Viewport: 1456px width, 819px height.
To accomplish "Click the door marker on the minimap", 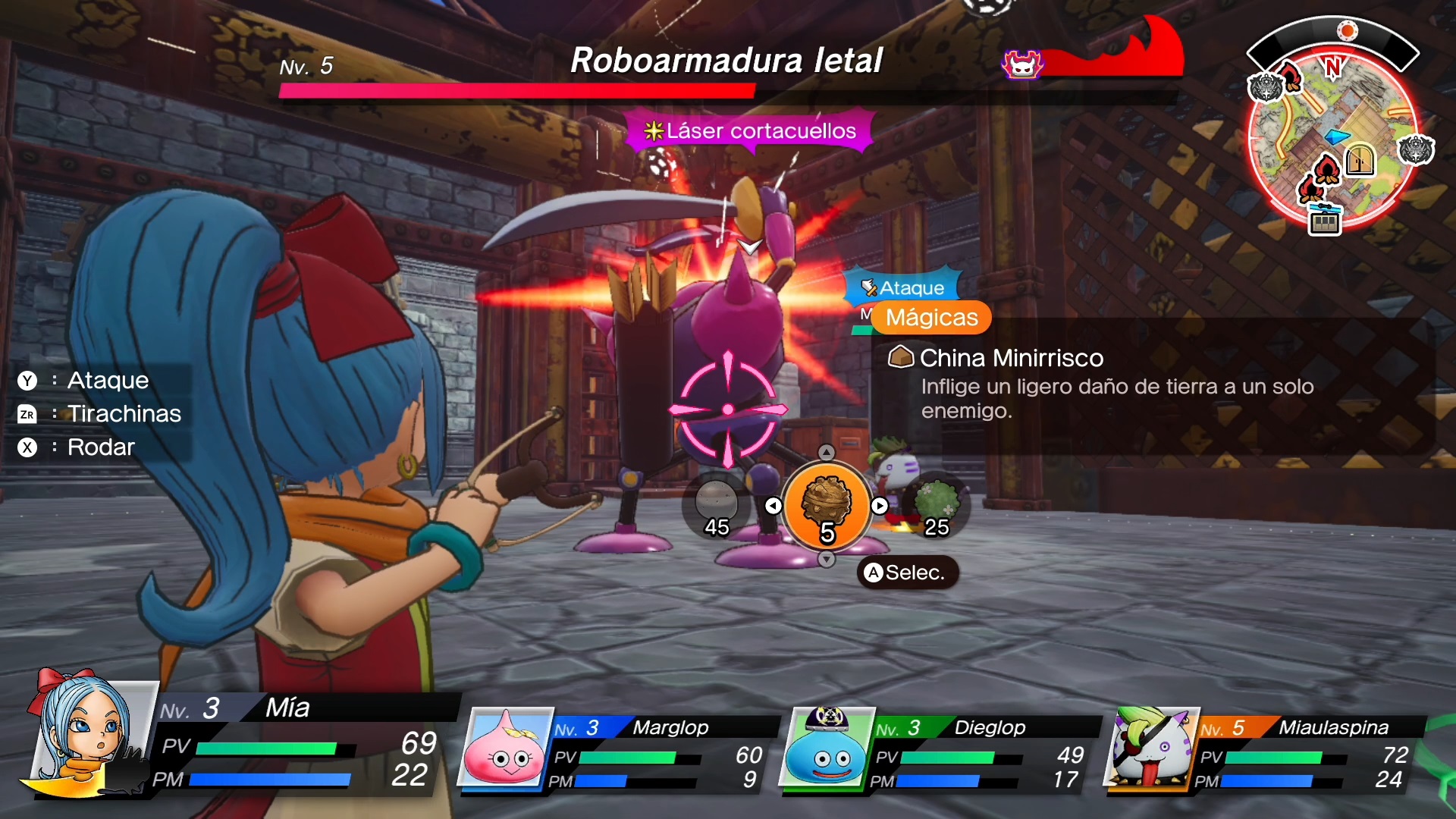I will pos(1360,159).
